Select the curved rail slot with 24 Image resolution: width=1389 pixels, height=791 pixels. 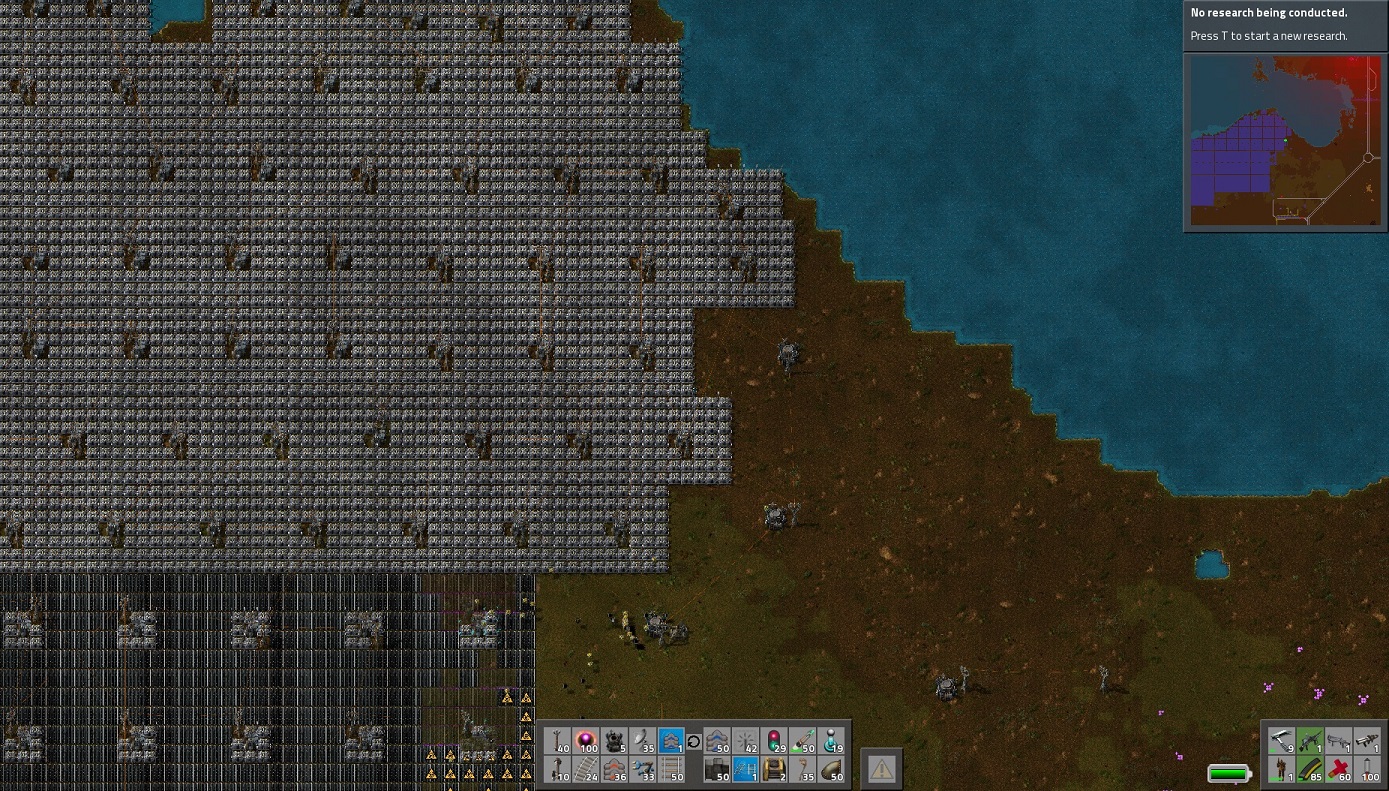point(587,769)
